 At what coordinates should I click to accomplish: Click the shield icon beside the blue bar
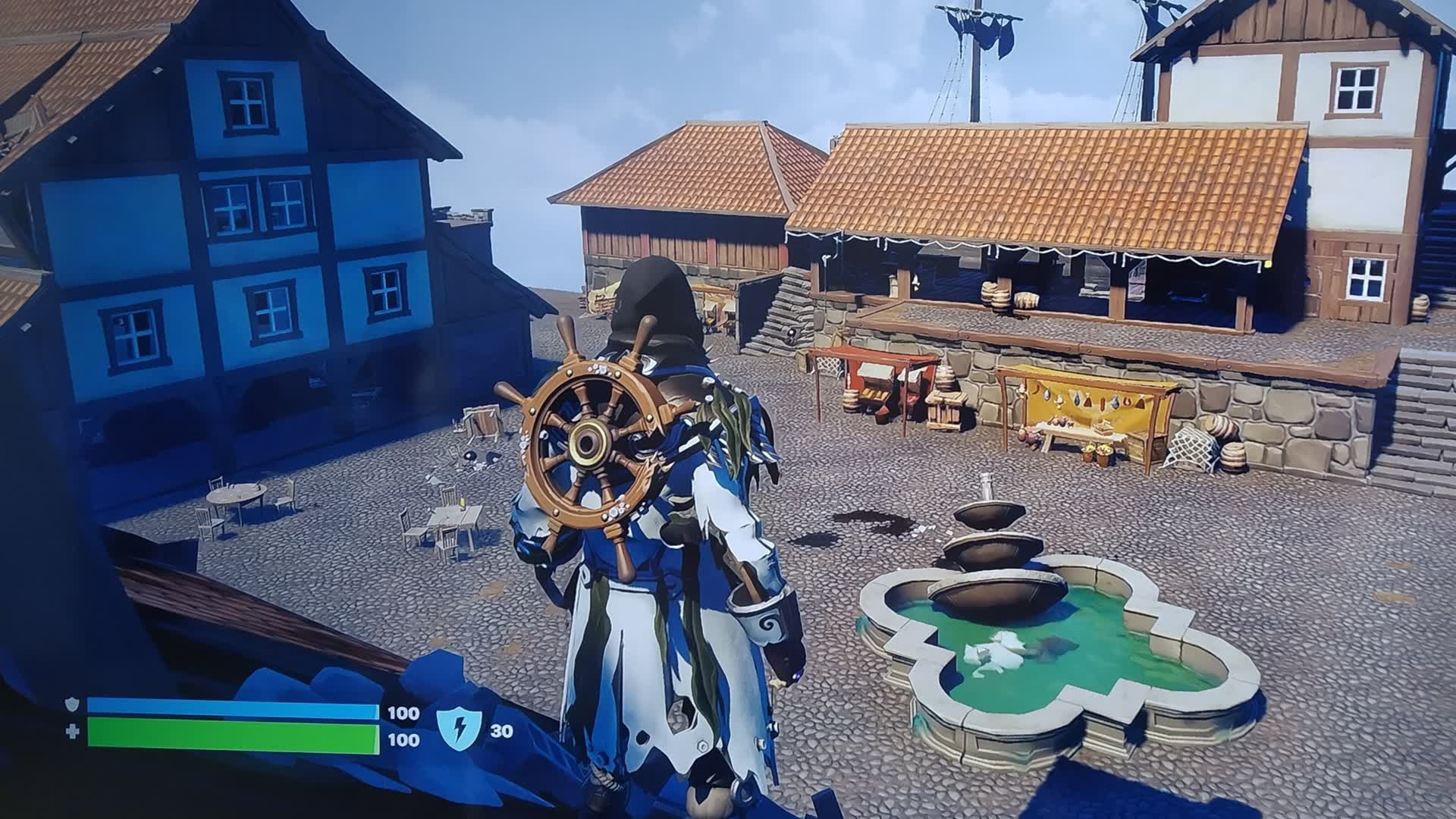click(71, 703)
